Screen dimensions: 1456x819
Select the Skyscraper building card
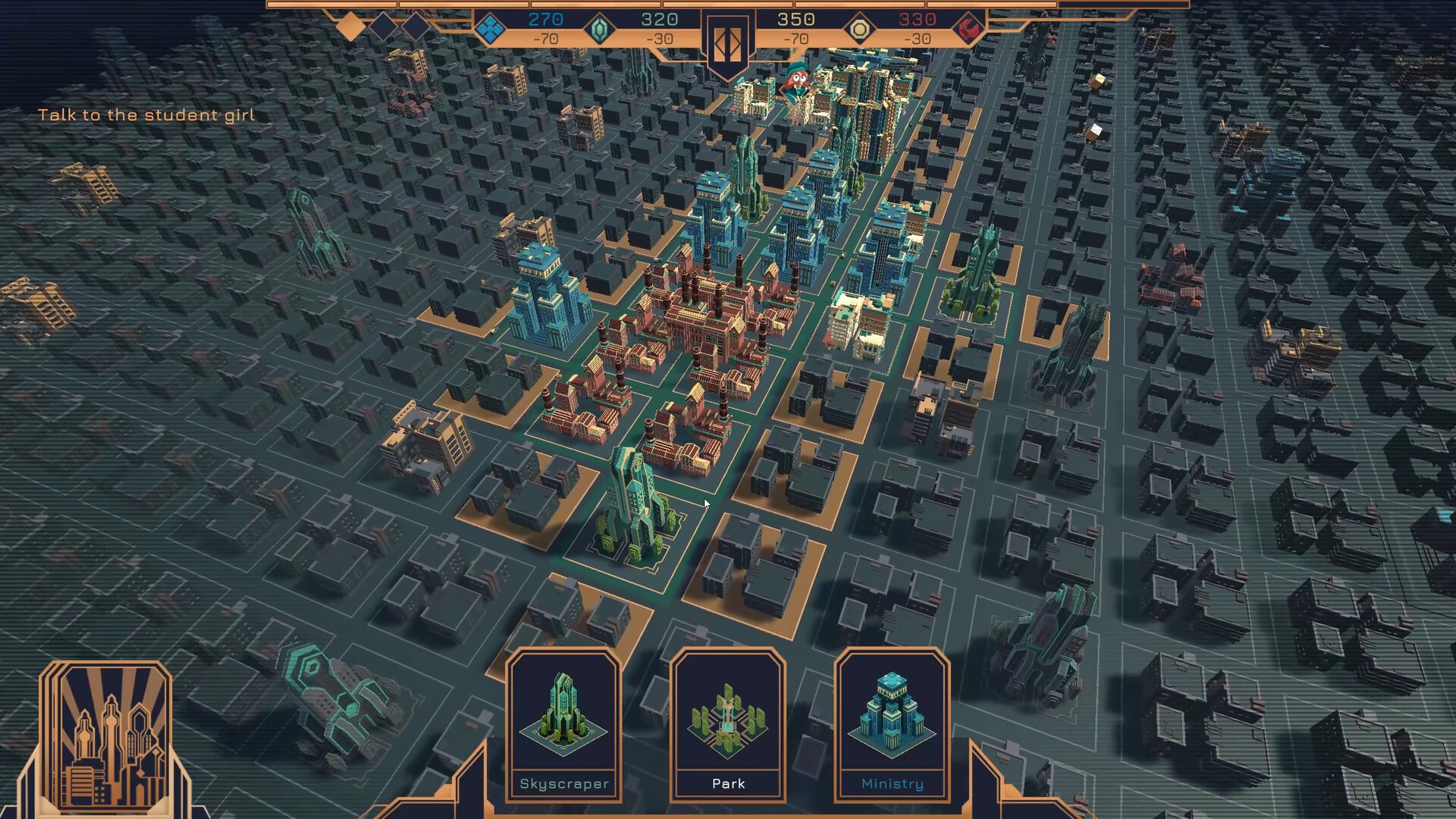click(x=564, y=724)
